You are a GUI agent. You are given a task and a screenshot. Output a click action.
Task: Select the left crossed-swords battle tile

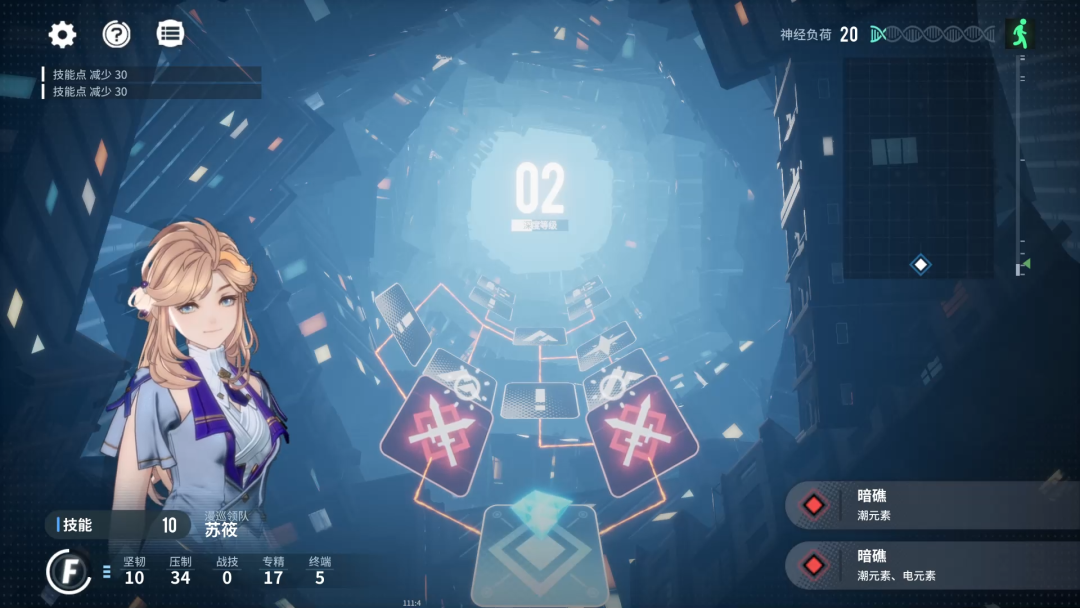[435, 436]
